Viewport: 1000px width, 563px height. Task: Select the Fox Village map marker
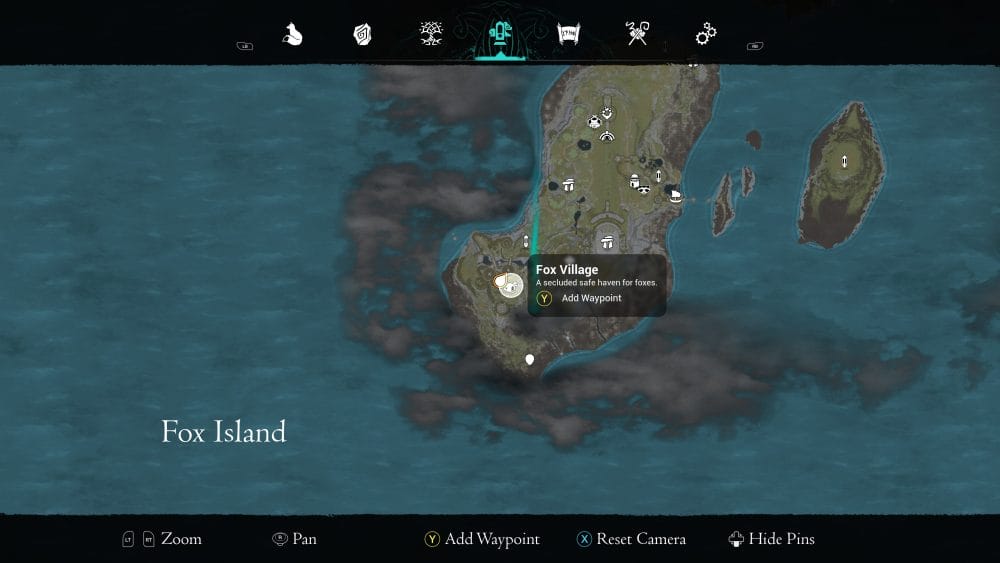tap(509, 286)
